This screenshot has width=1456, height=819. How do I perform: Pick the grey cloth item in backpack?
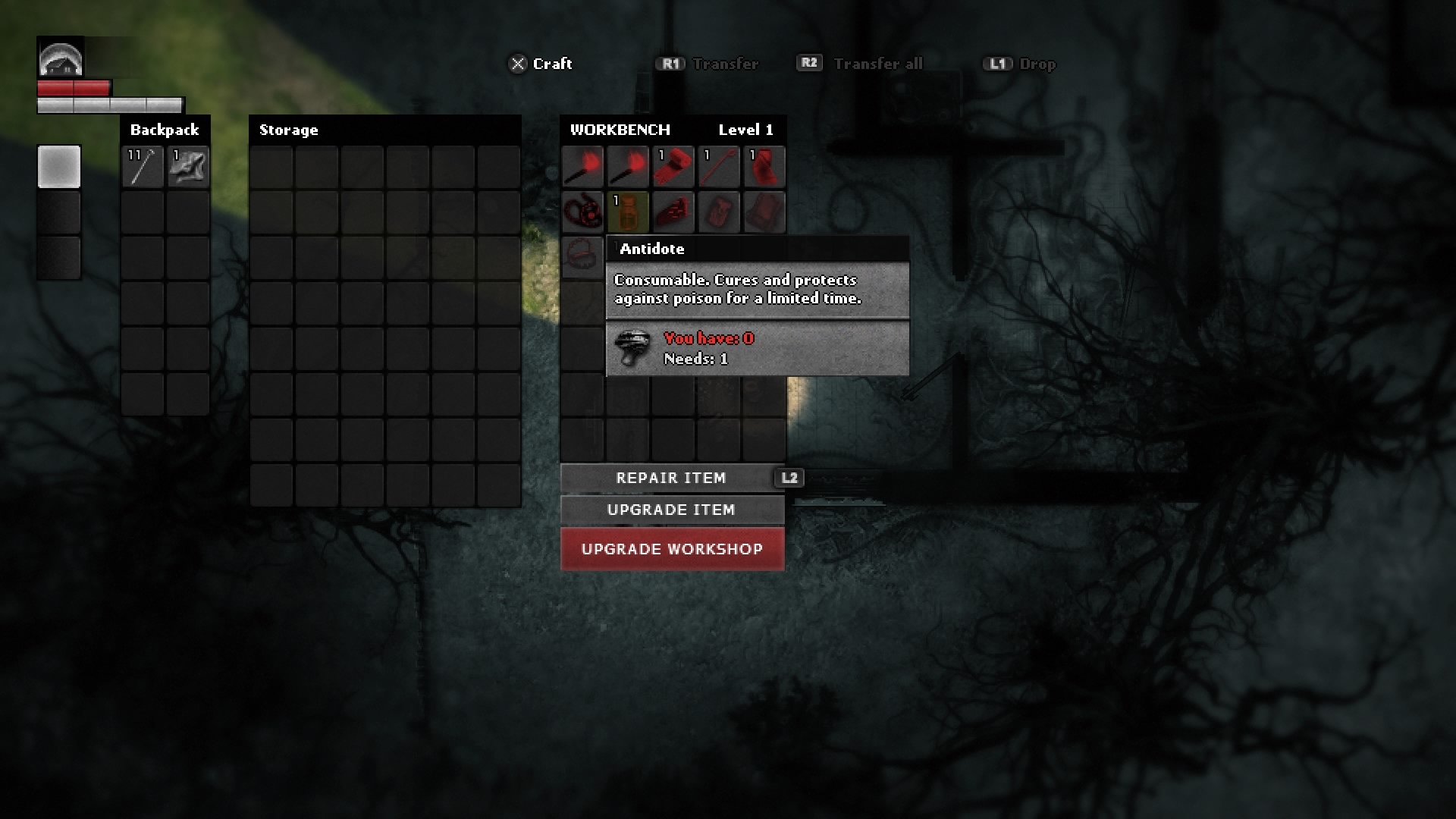tap(188, 166)
